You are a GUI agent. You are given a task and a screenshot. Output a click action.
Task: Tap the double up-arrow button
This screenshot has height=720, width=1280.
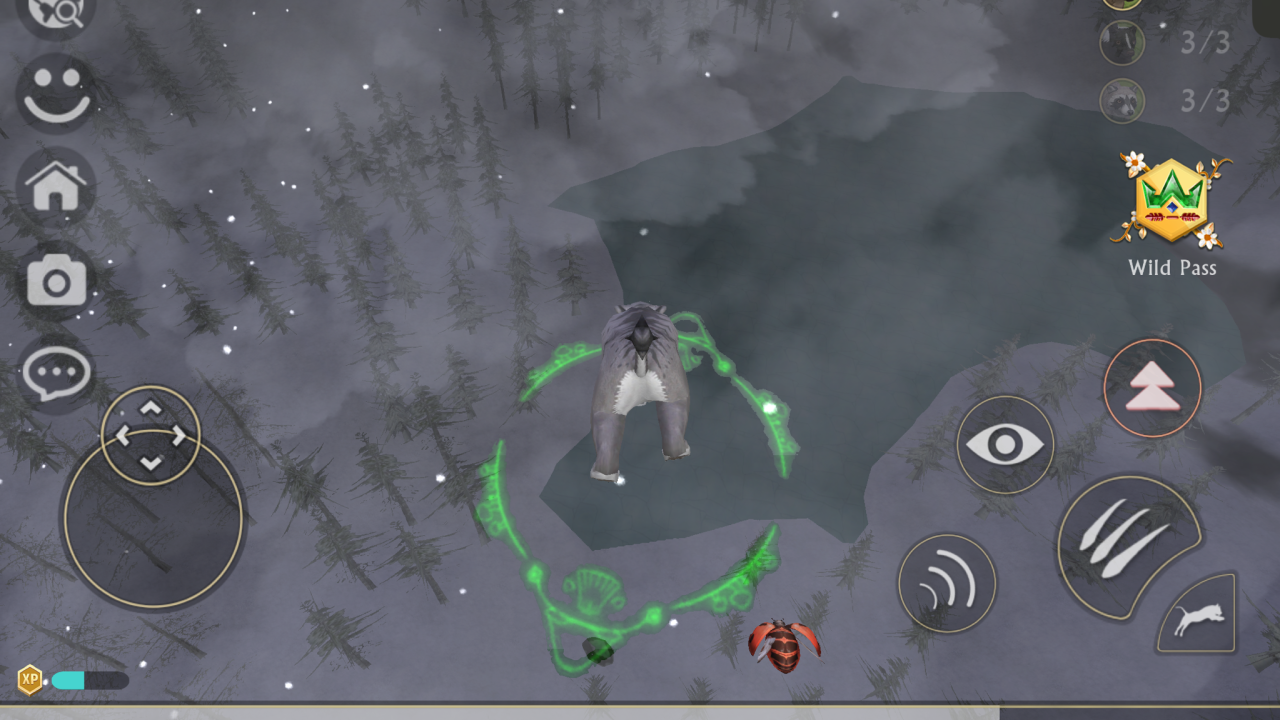coord(1152,388)
